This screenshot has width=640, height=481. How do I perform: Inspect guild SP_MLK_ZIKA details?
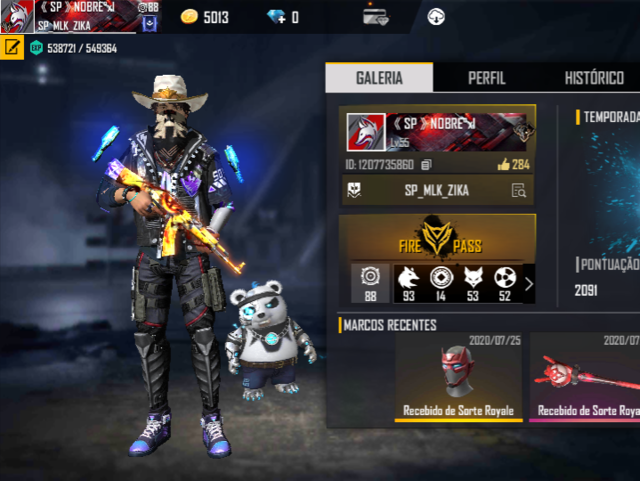pyautogui.click(x=518, y=190)
